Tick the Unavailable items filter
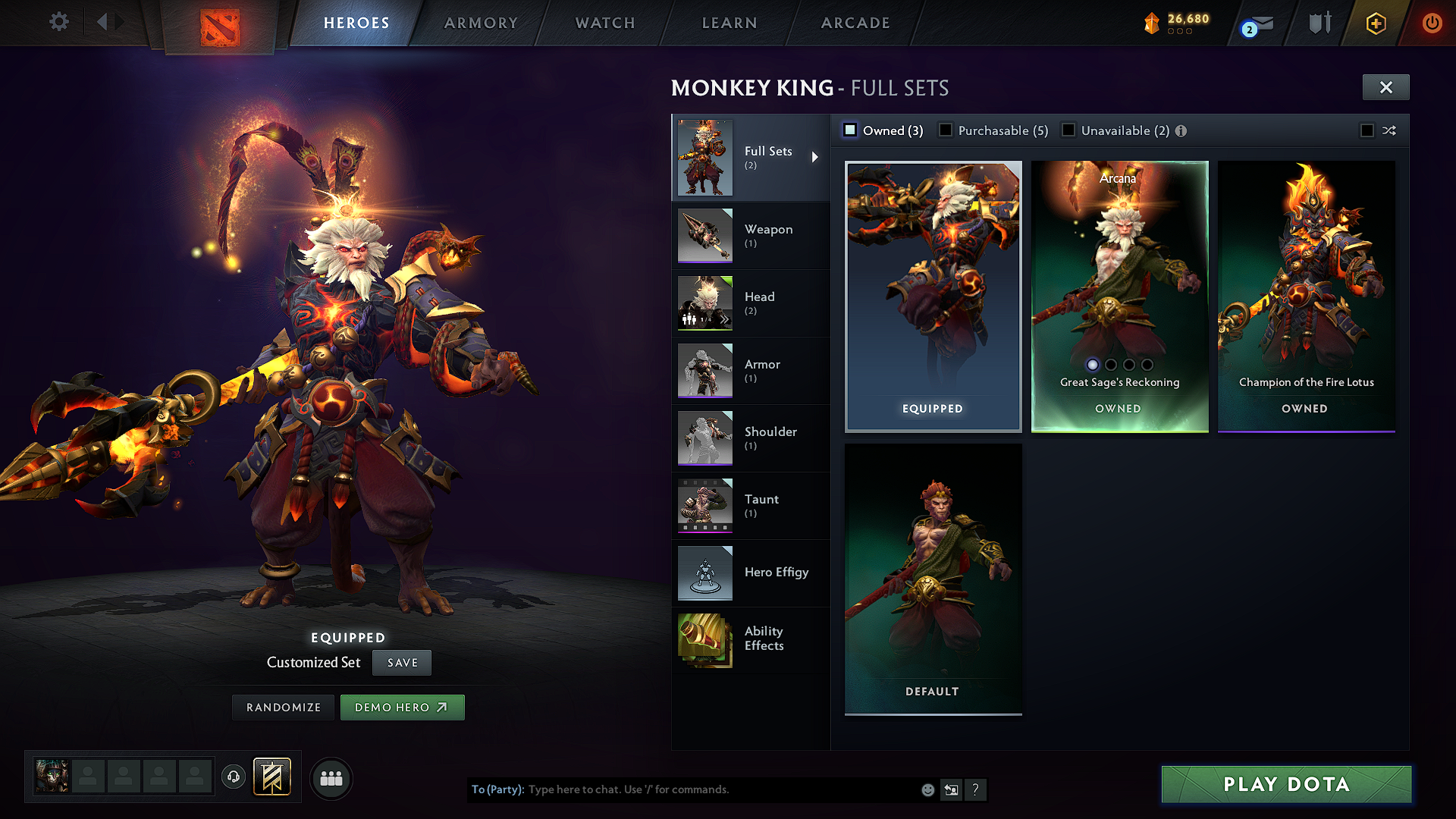 pos(1068,130)
